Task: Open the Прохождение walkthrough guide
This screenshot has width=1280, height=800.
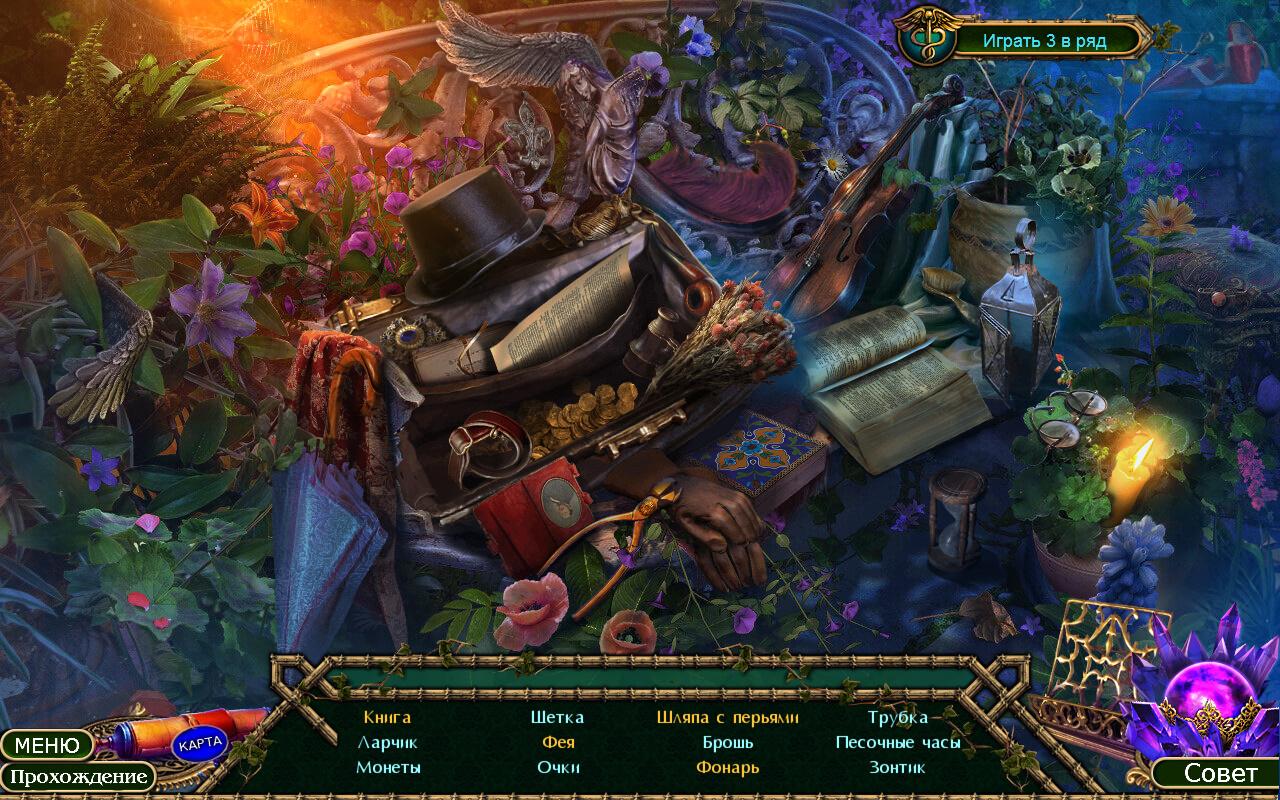Action: [x=78, y=777]
